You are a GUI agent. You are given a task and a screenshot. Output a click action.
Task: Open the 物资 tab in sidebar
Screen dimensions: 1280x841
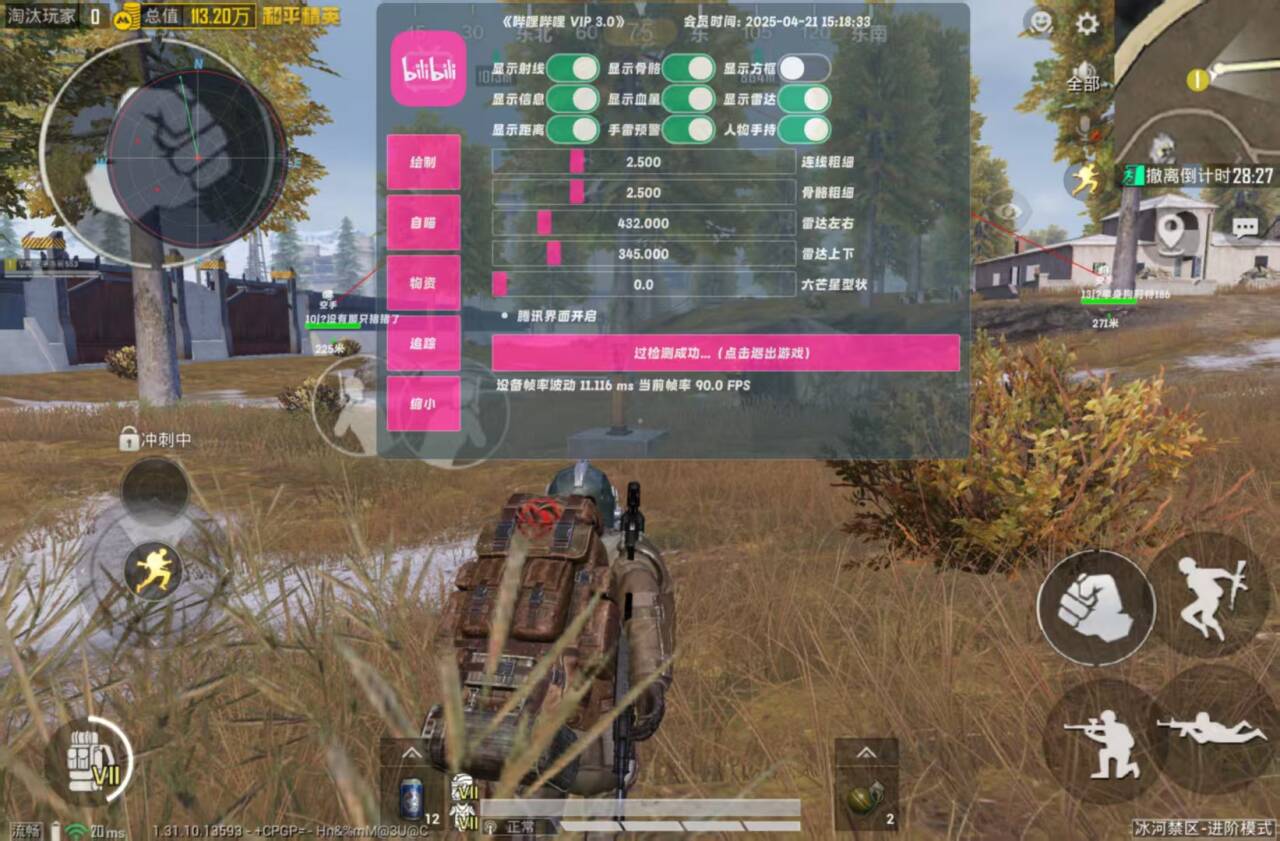pyautogui.click(x=423, y=284)
